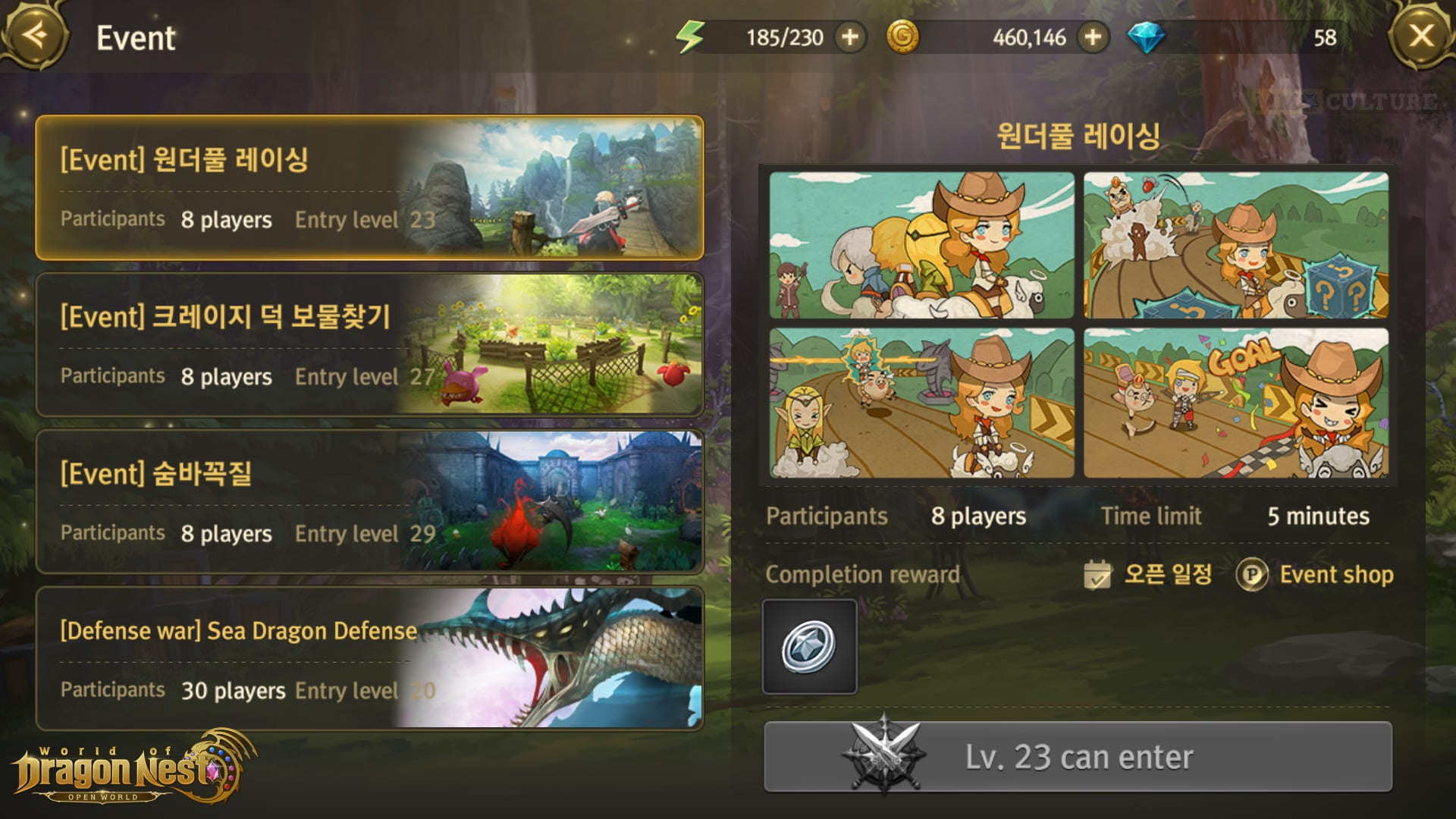Add gold with the plus button
This screenshot has height=819, width=1456.
click(x=1092, y=37)
